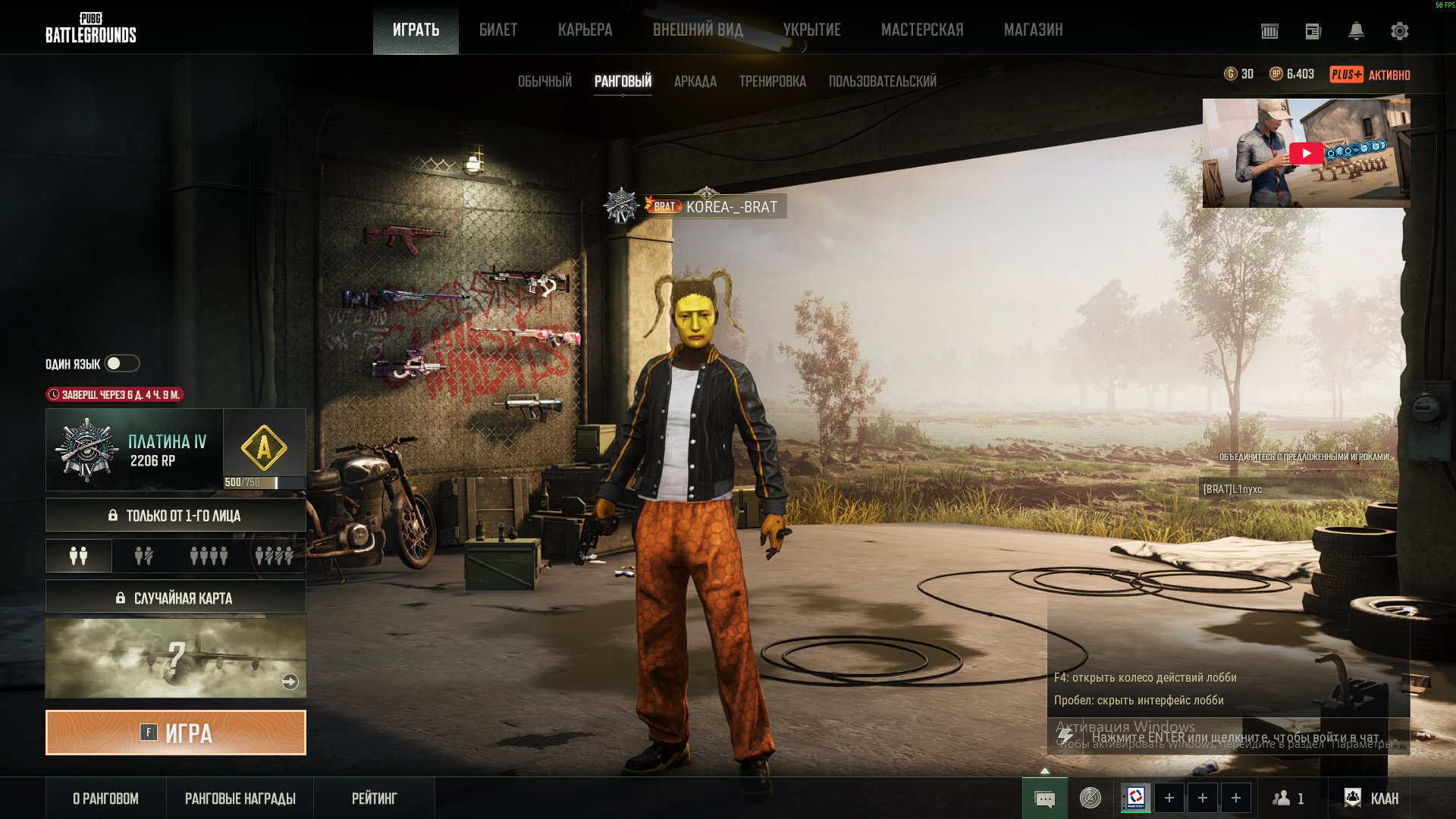Choose the ОБЫЧНЫЙ game mode
1456x819 pixels.
pos(544,81)
